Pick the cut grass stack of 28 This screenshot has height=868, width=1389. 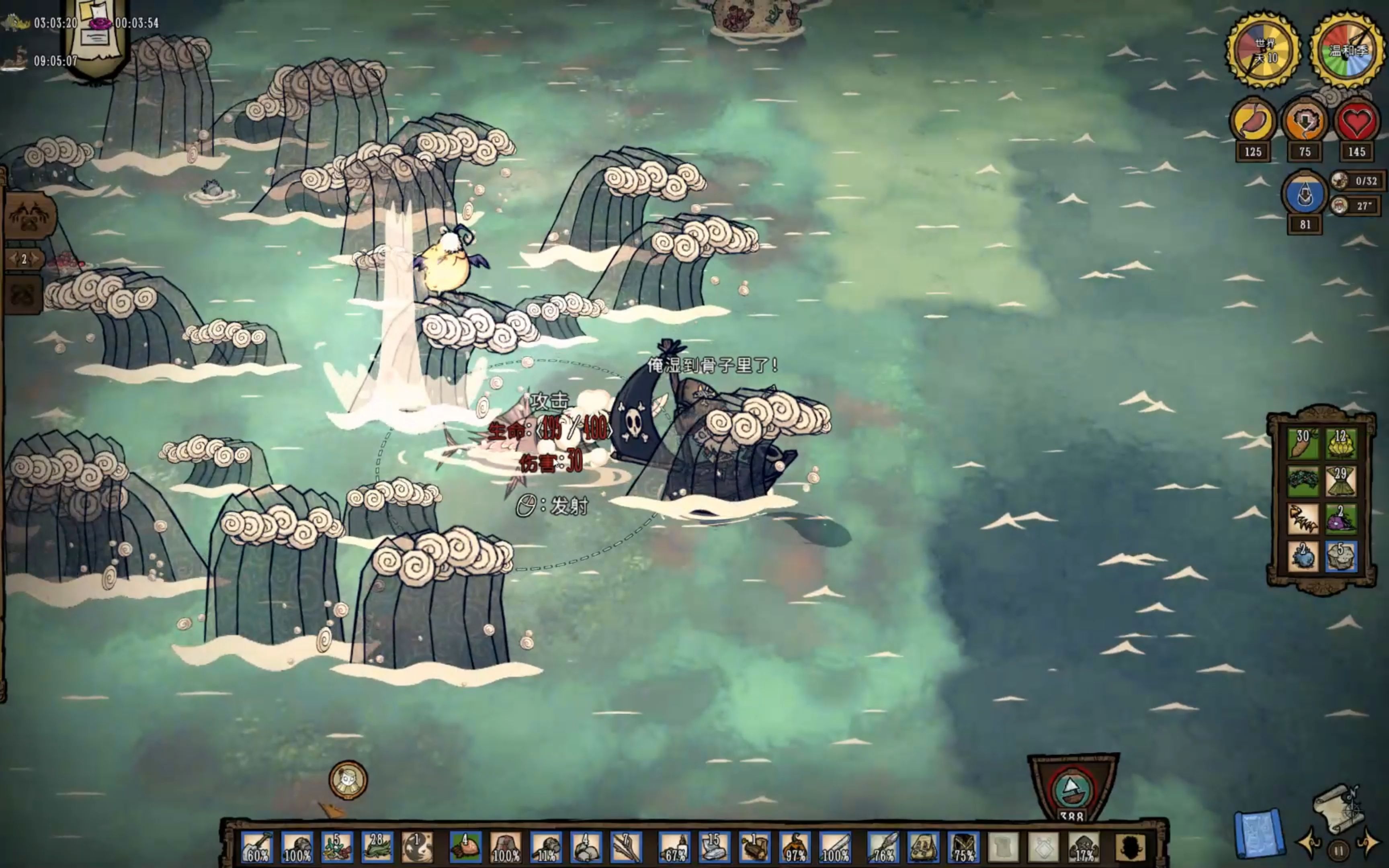[377, 847]
